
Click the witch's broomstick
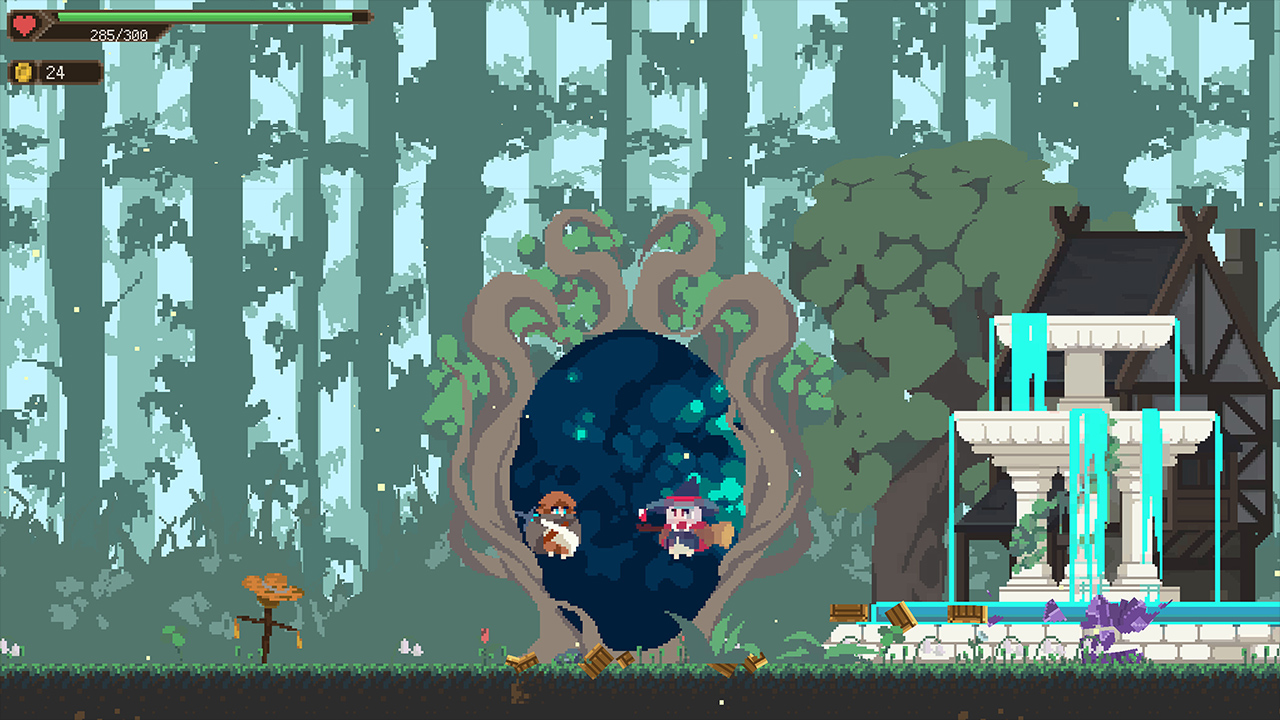[x=723, y=530]
